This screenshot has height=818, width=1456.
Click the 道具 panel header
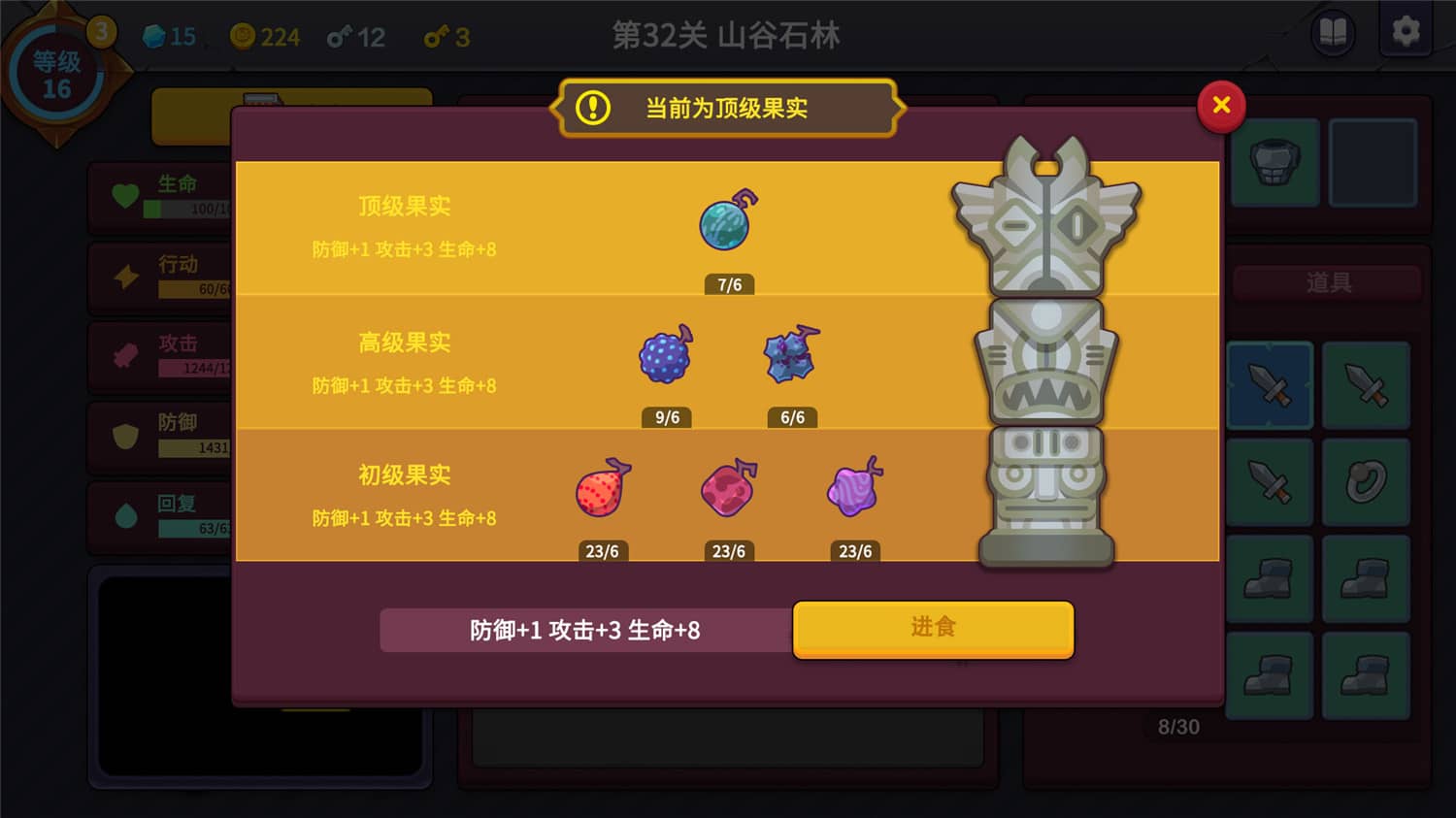point(1326,283)
